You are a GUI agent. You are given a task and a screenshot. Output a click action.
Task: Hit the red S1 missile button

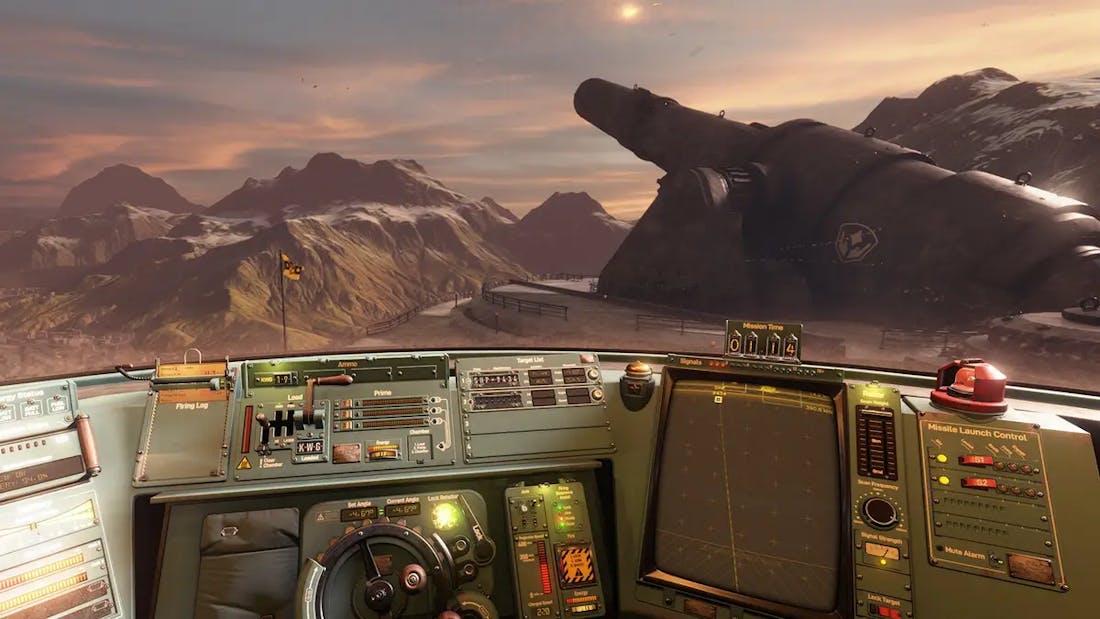pyautogui.click(x=975, y=460)
